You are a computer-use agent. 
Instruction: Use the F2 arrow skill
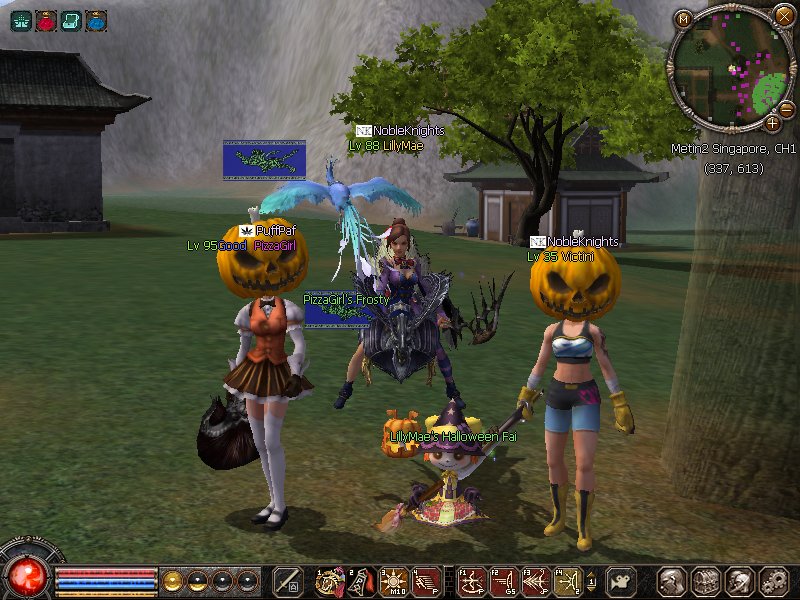(x=504, y=581)
